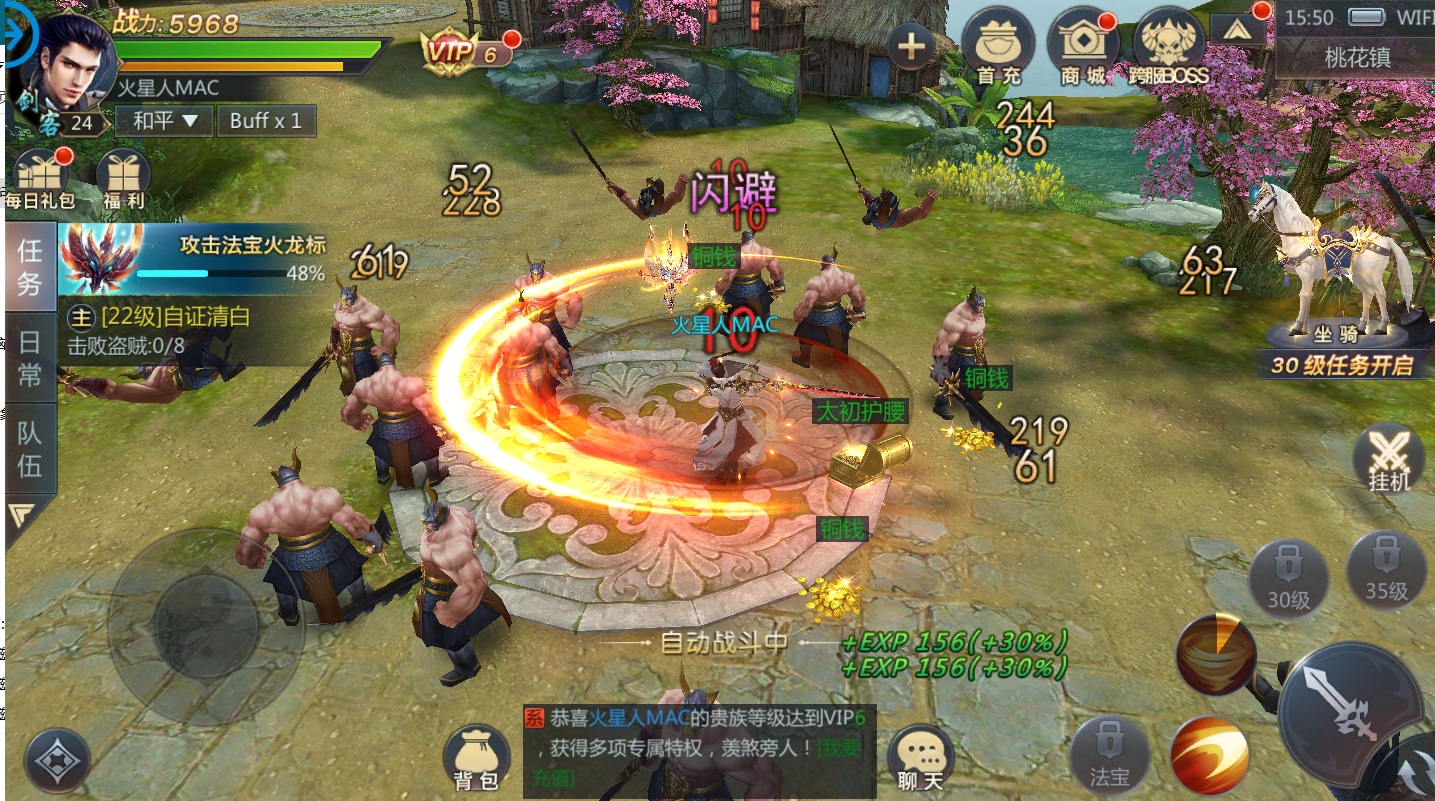The height and width of the screenshot is (801, 1435).
Task: Collapse the top icon row arrow
Action: 1238,30
